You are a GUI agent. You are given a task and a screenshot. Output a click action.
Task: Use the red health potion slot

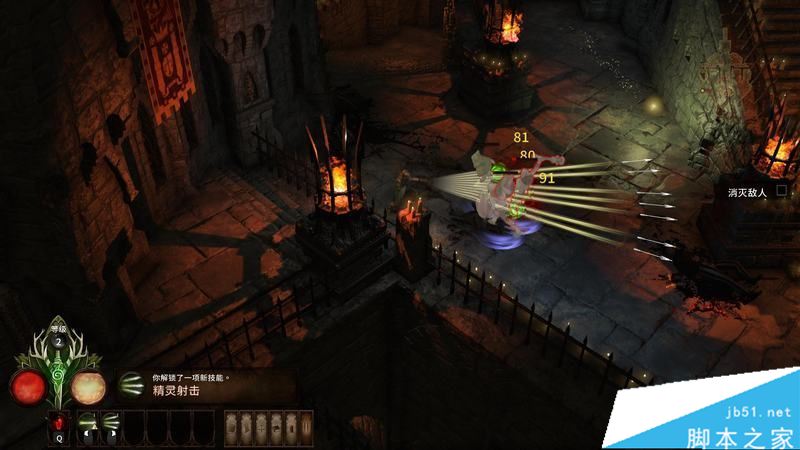coord(59,423)
